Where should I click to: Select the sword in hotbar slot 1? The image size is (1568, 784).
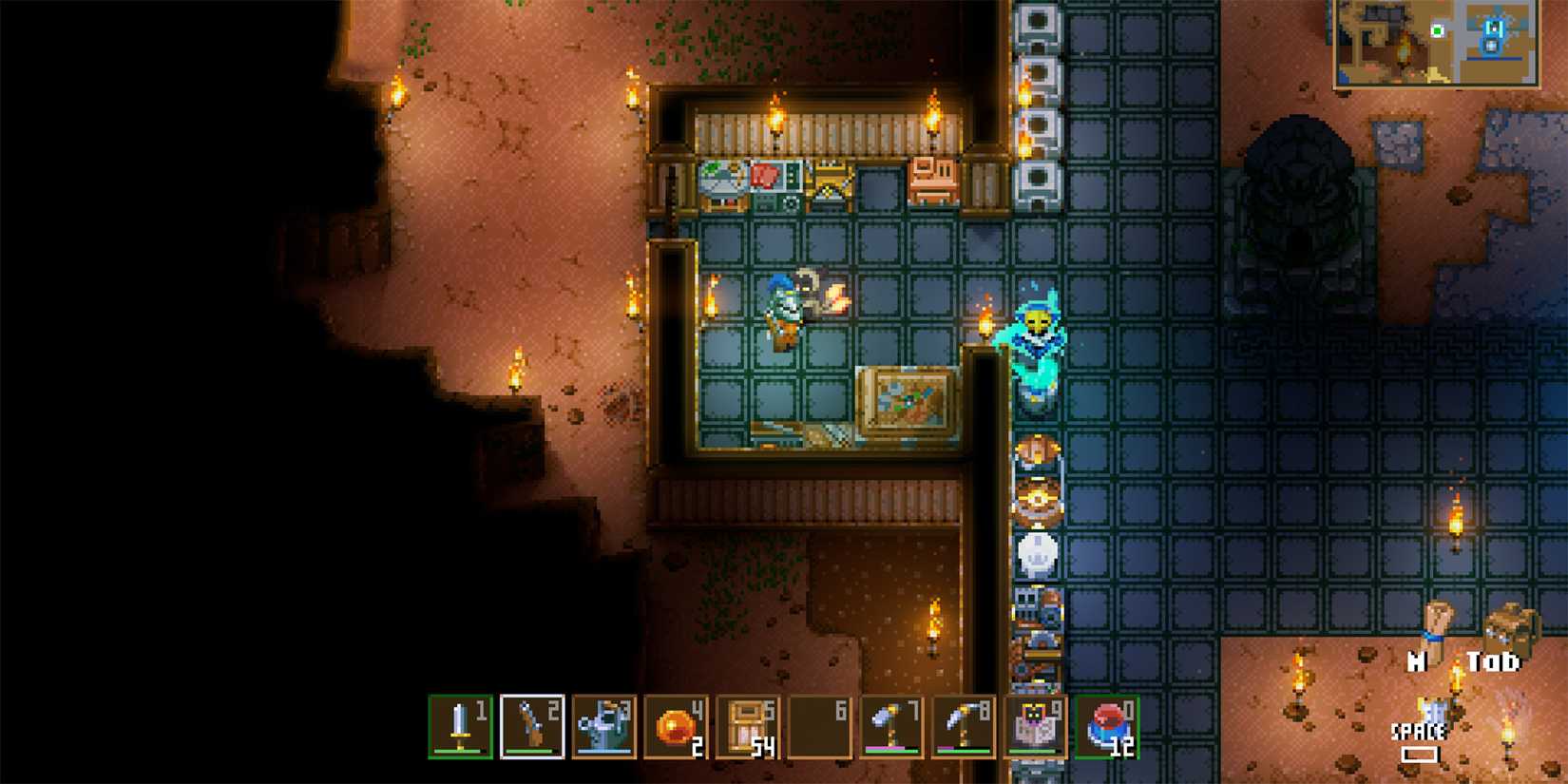click(459, 725)
